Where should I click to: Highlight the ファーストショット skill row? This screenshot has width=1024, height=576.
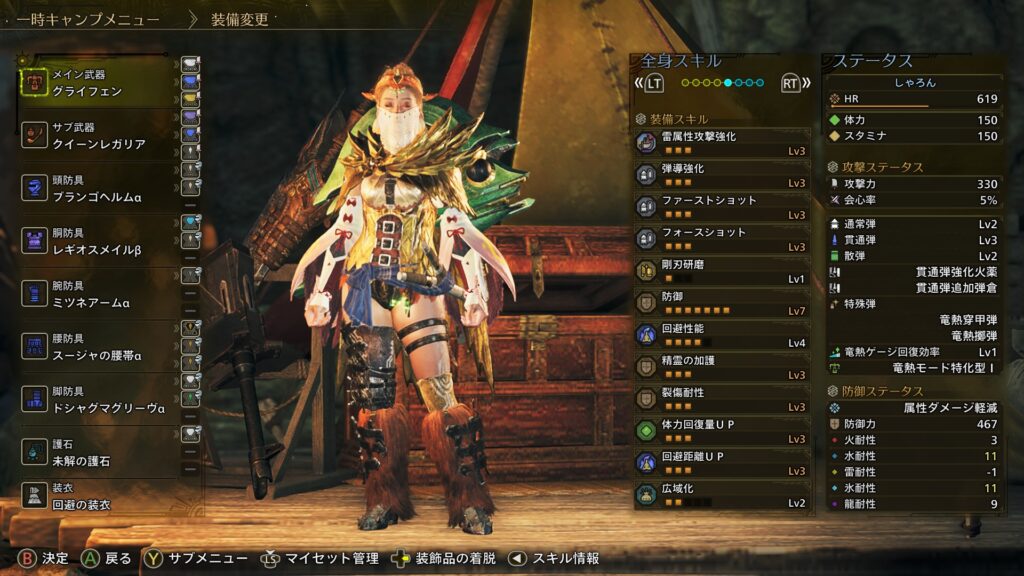pyautogui.click(x=722, y=207)
